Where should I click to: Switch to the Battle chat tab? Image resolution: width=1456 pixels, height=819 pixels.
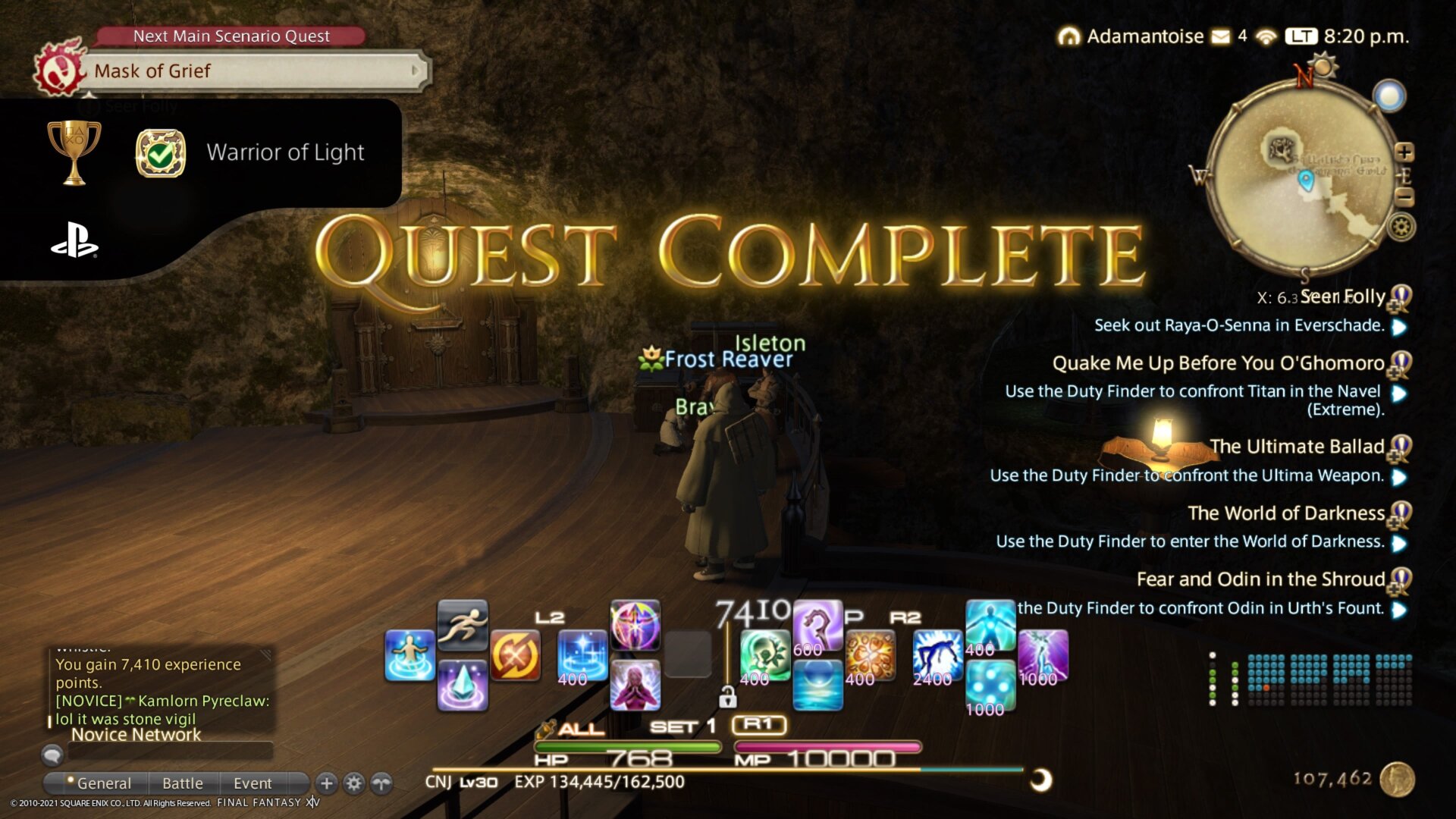pyautogui.click(x=182, y=783)
